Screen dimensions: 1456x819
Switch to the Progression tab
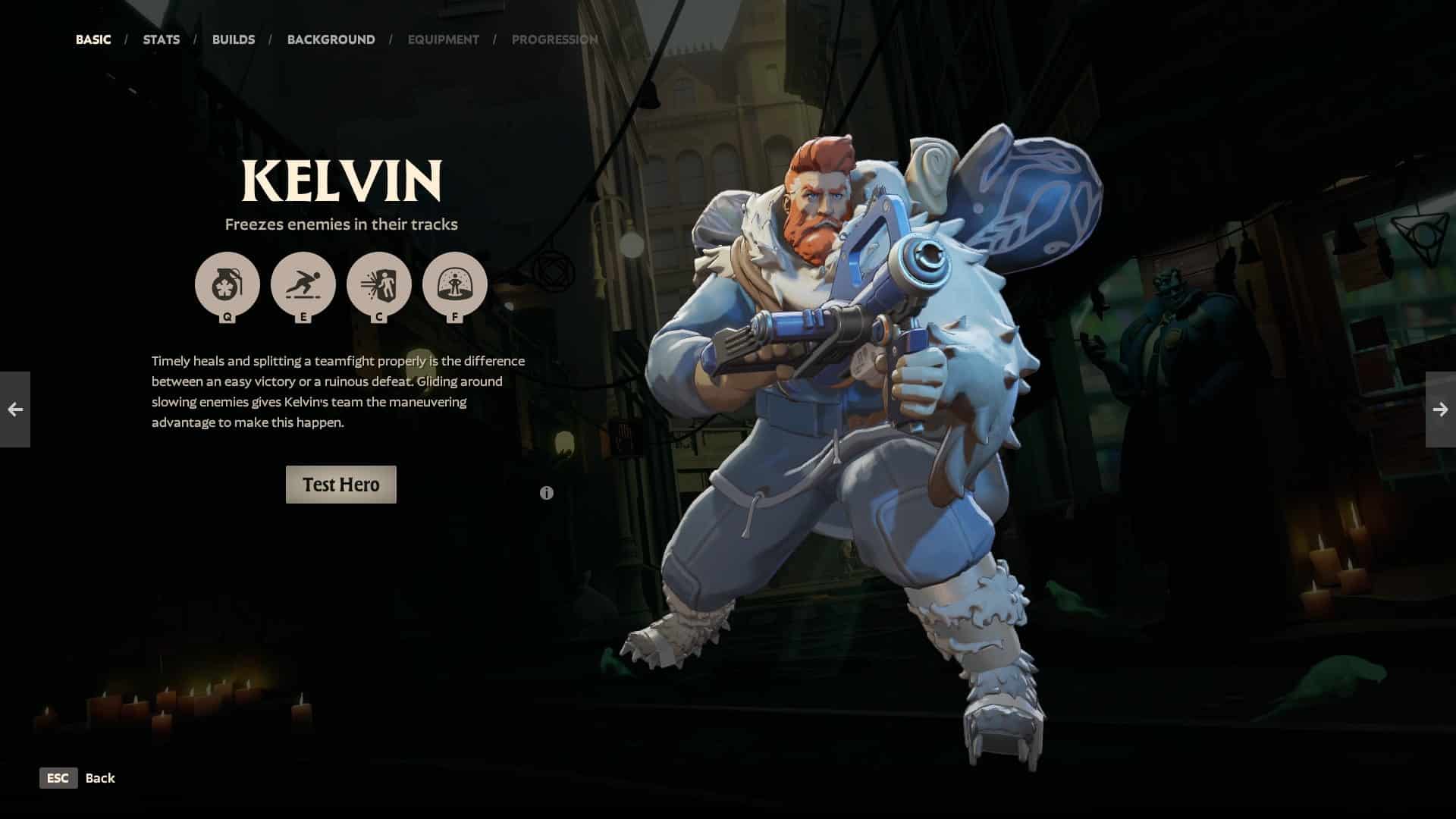pyautogui.click(x=554, y=39)
